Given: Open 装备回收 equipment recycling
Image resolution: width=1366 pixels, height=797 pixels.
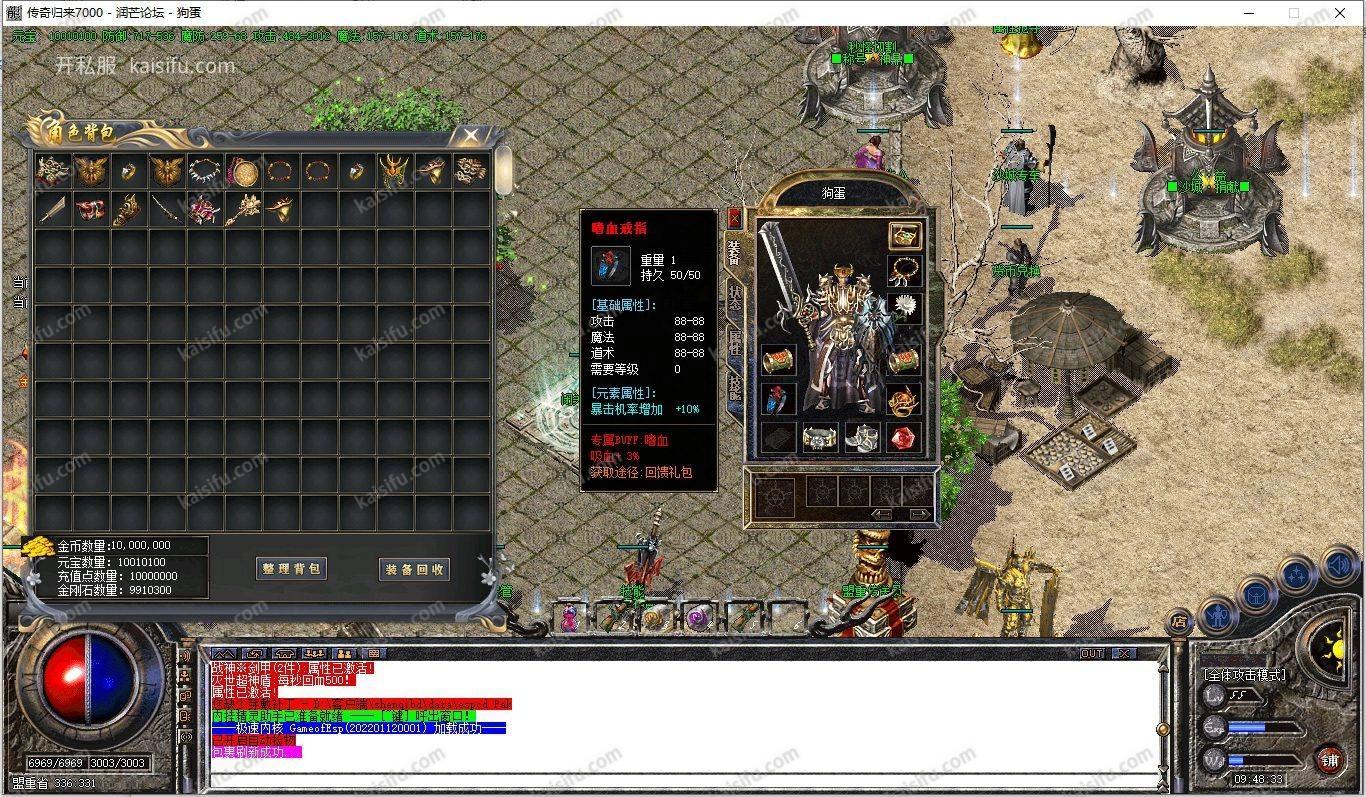Looking at the screenshot, I should click(415, 569).
